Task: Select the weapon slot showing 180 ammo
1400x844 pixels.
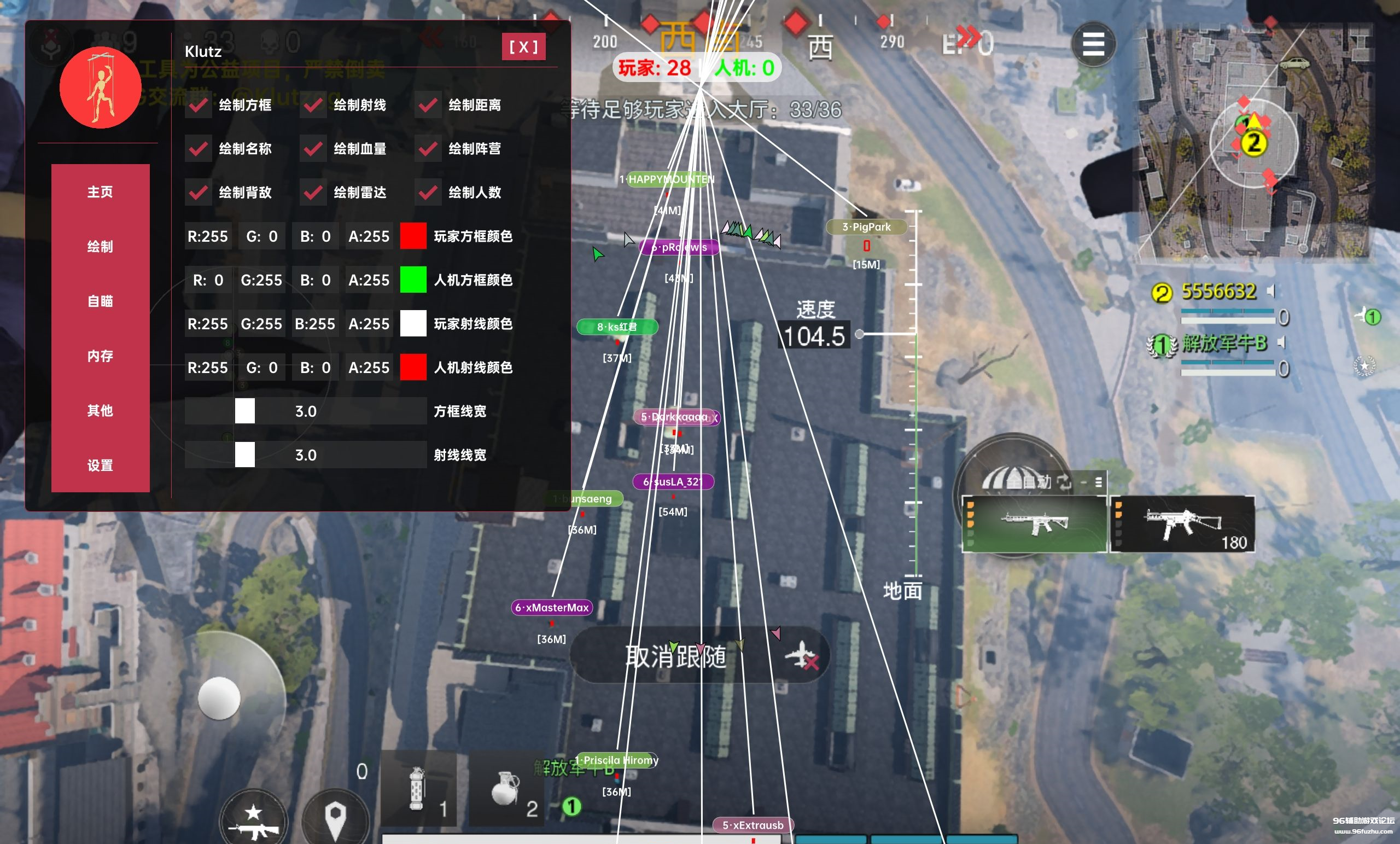Action: (x=1183, y=524)
